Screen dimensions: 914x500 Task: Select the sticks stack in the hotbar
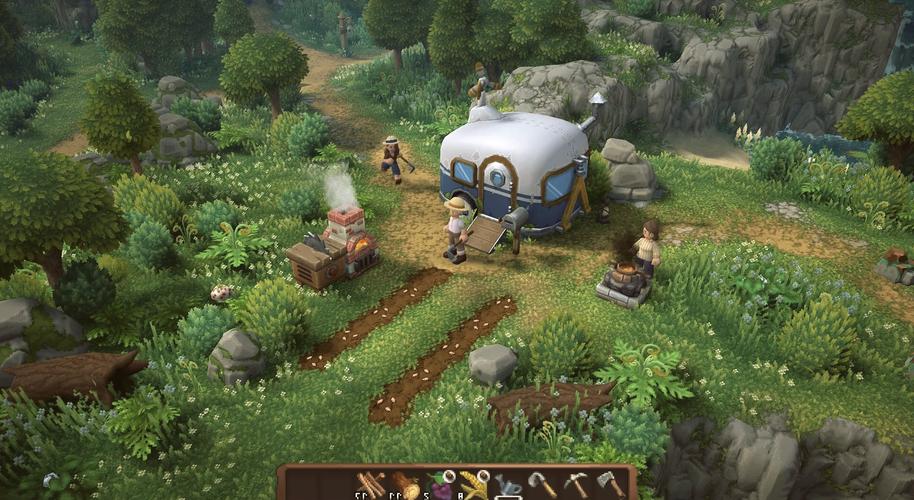[x=372, y=484]
